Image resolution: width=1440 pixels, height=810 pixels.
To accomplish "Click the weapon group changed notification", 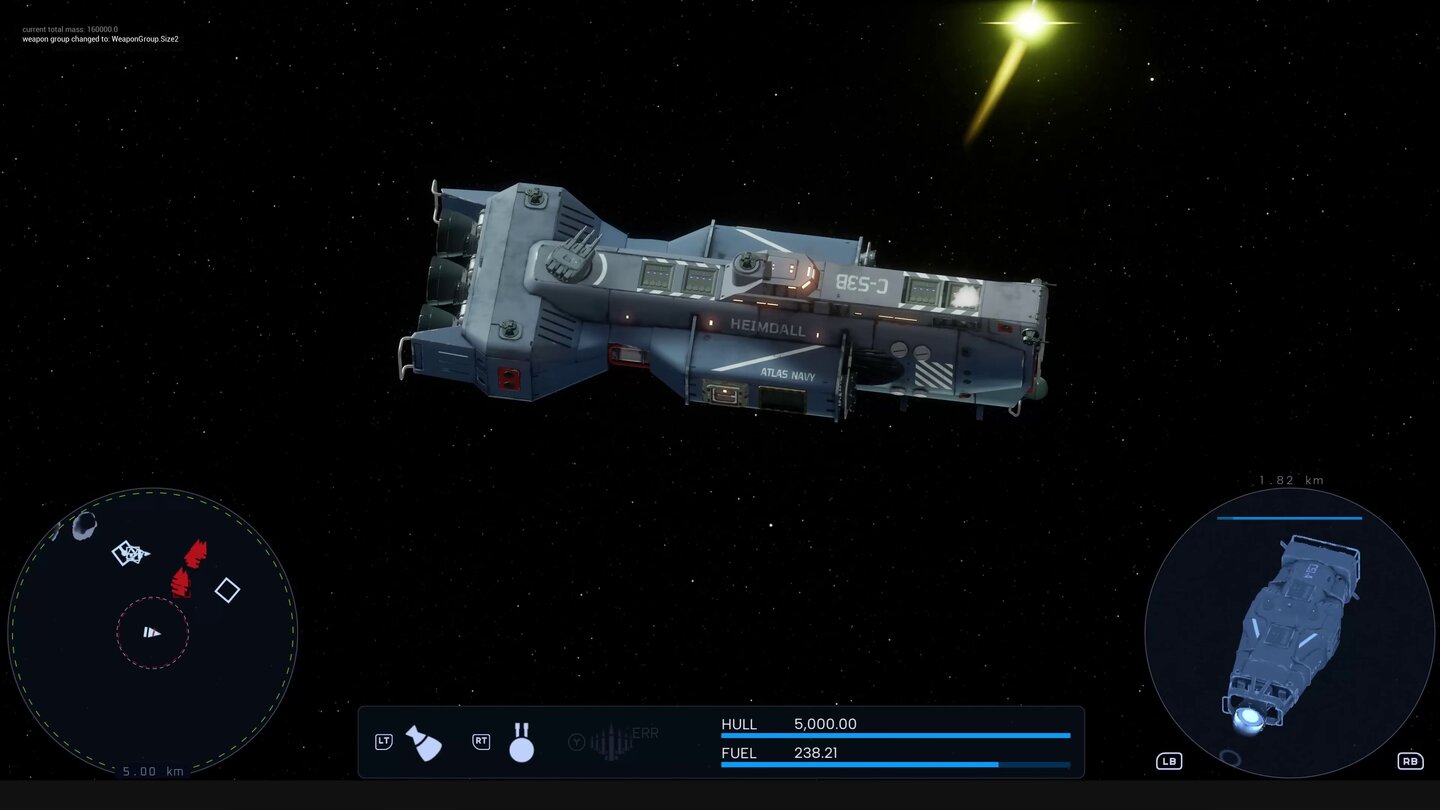I will (x=100, y=39).
